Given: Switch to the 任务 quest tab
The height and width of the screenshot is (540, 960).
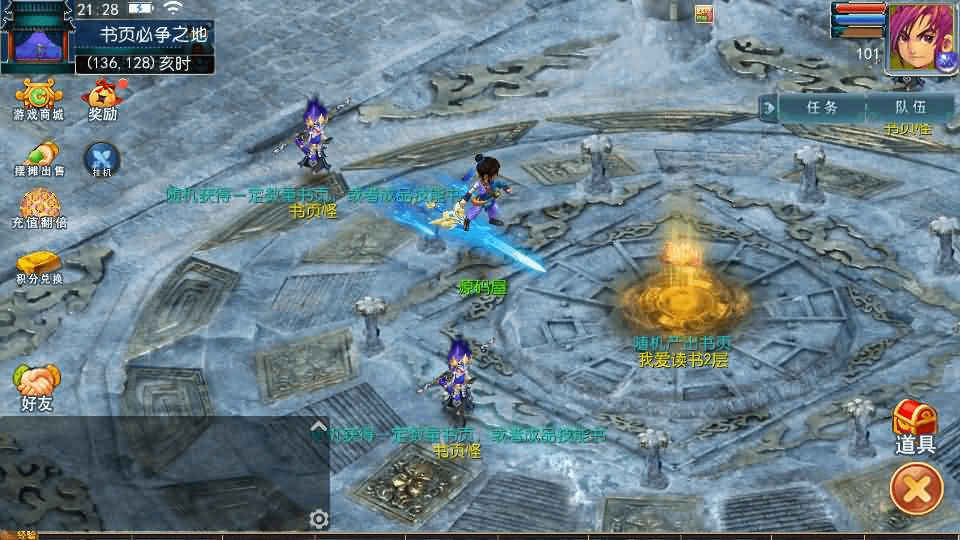Looking at the screenshot, I should click(x=821, y=107).
